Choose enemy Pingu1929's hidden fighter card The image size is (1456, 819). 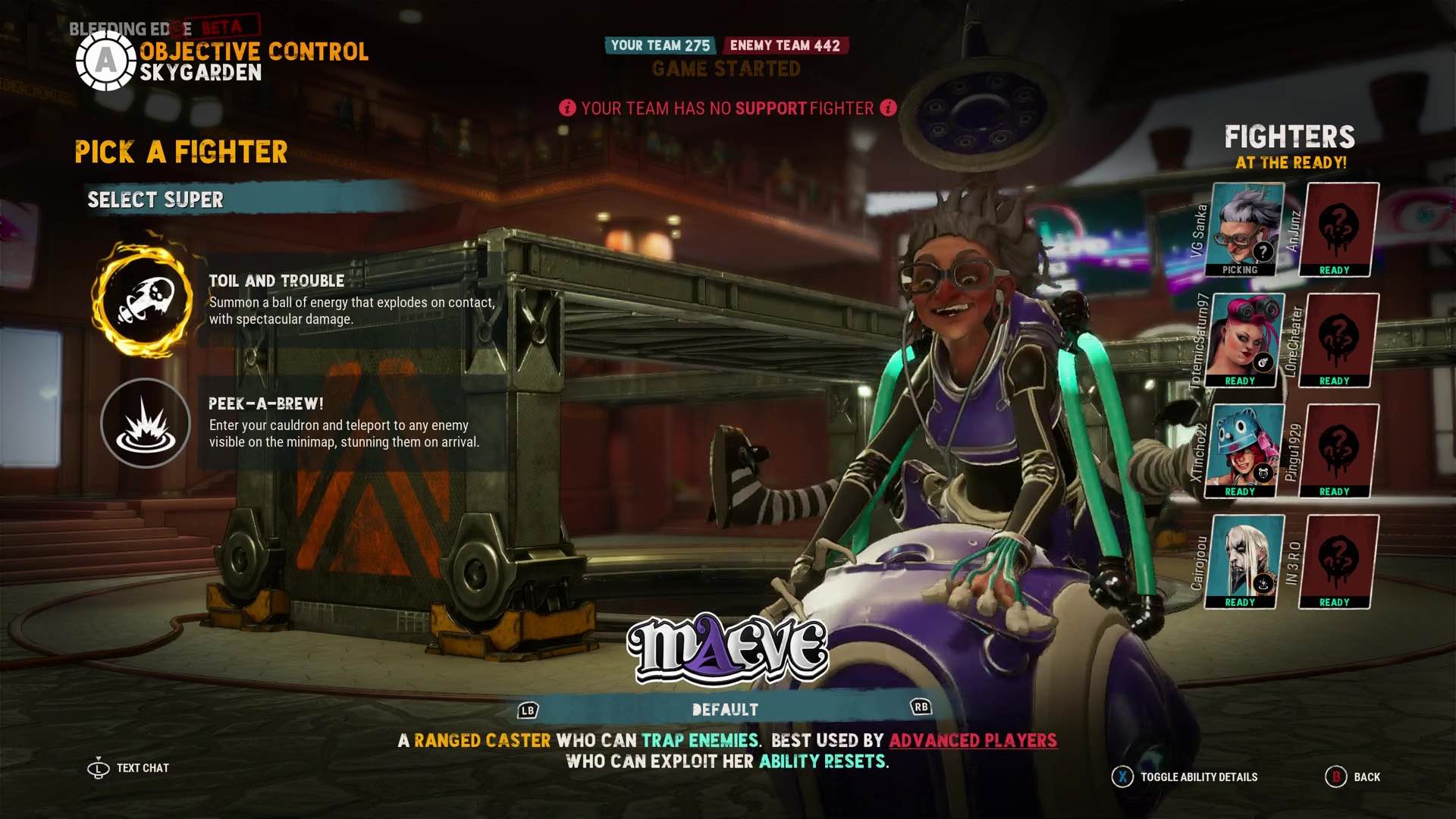pos(1338,450)
